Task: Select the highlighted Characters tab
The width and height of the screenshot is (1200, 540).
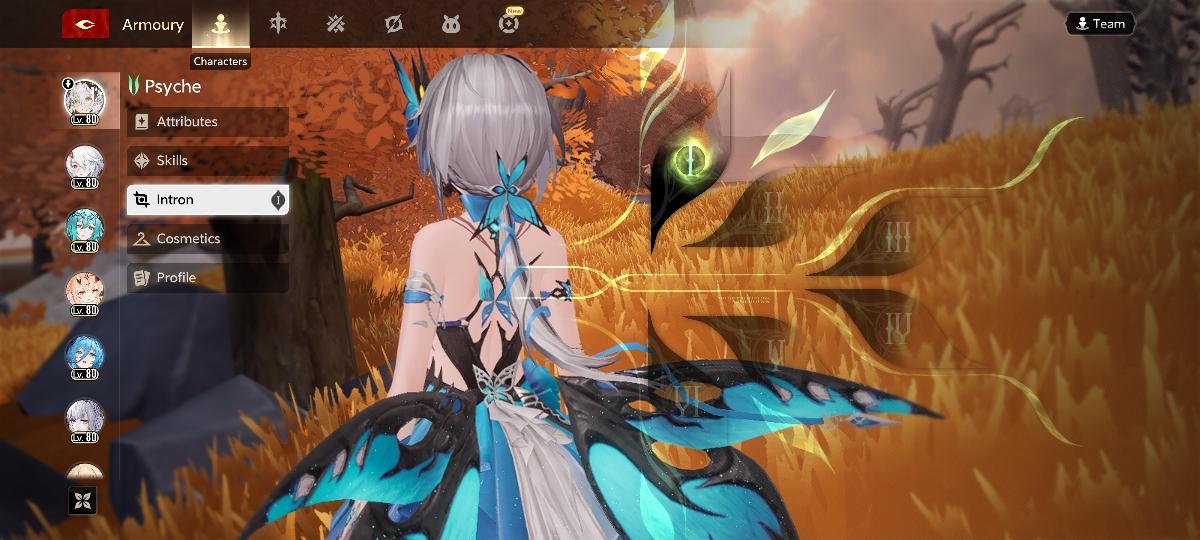Action: pyautogui.click(x=220, y=26)
